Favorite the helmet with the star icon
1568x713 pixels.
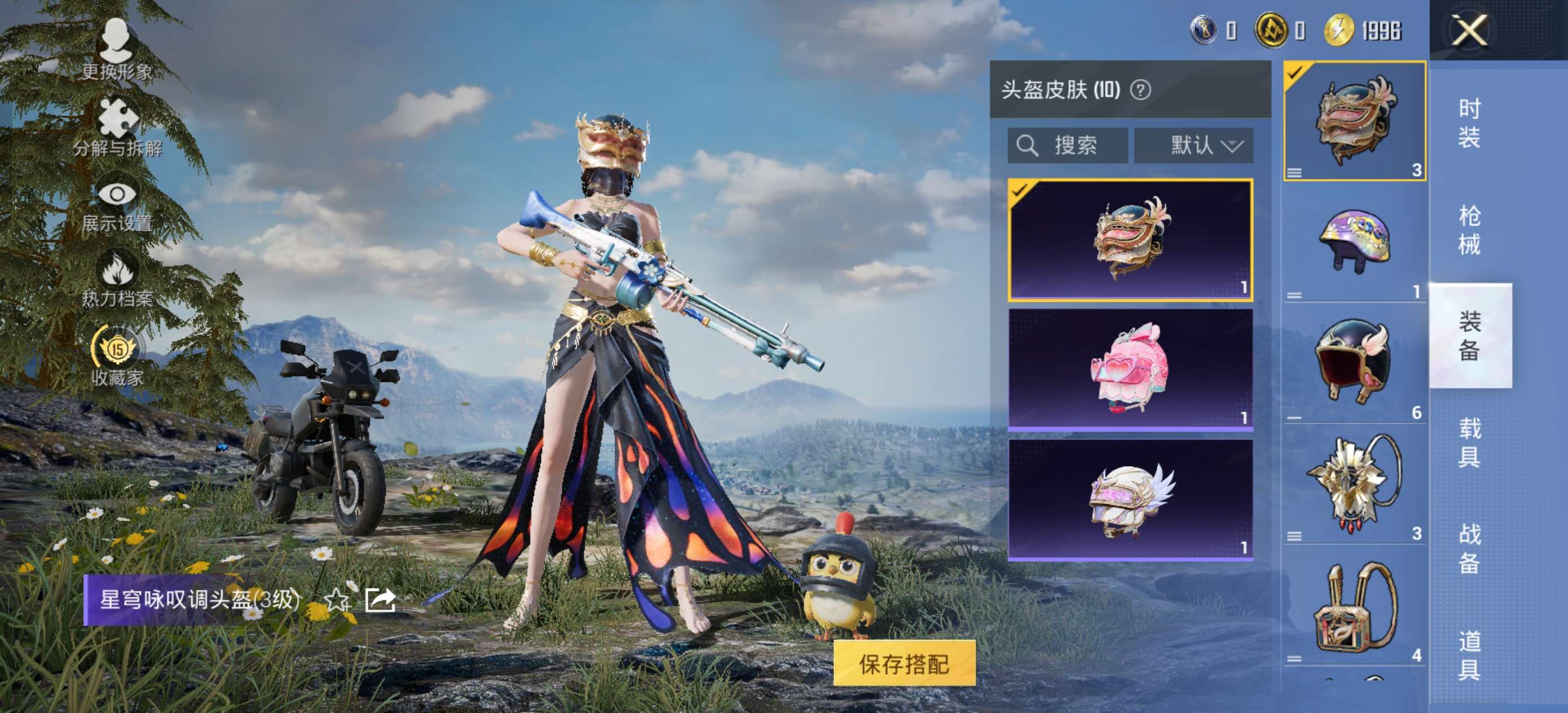pos(337,600)
